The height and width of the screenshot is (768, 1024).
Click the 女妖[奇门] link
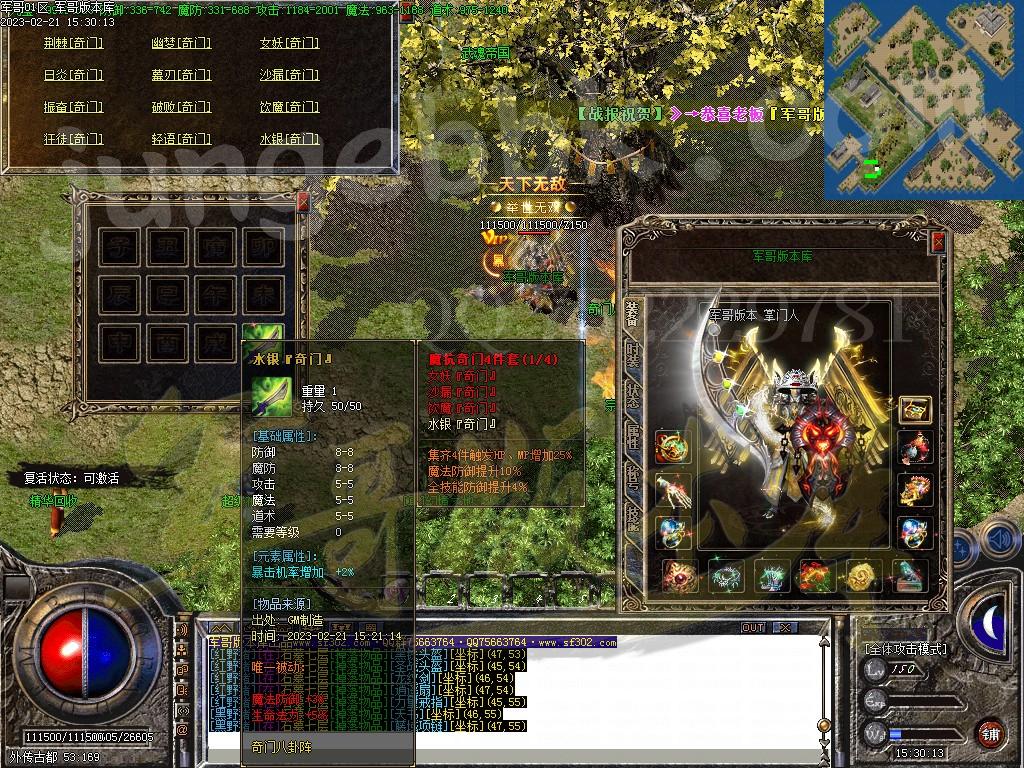[x=289, y=43]
